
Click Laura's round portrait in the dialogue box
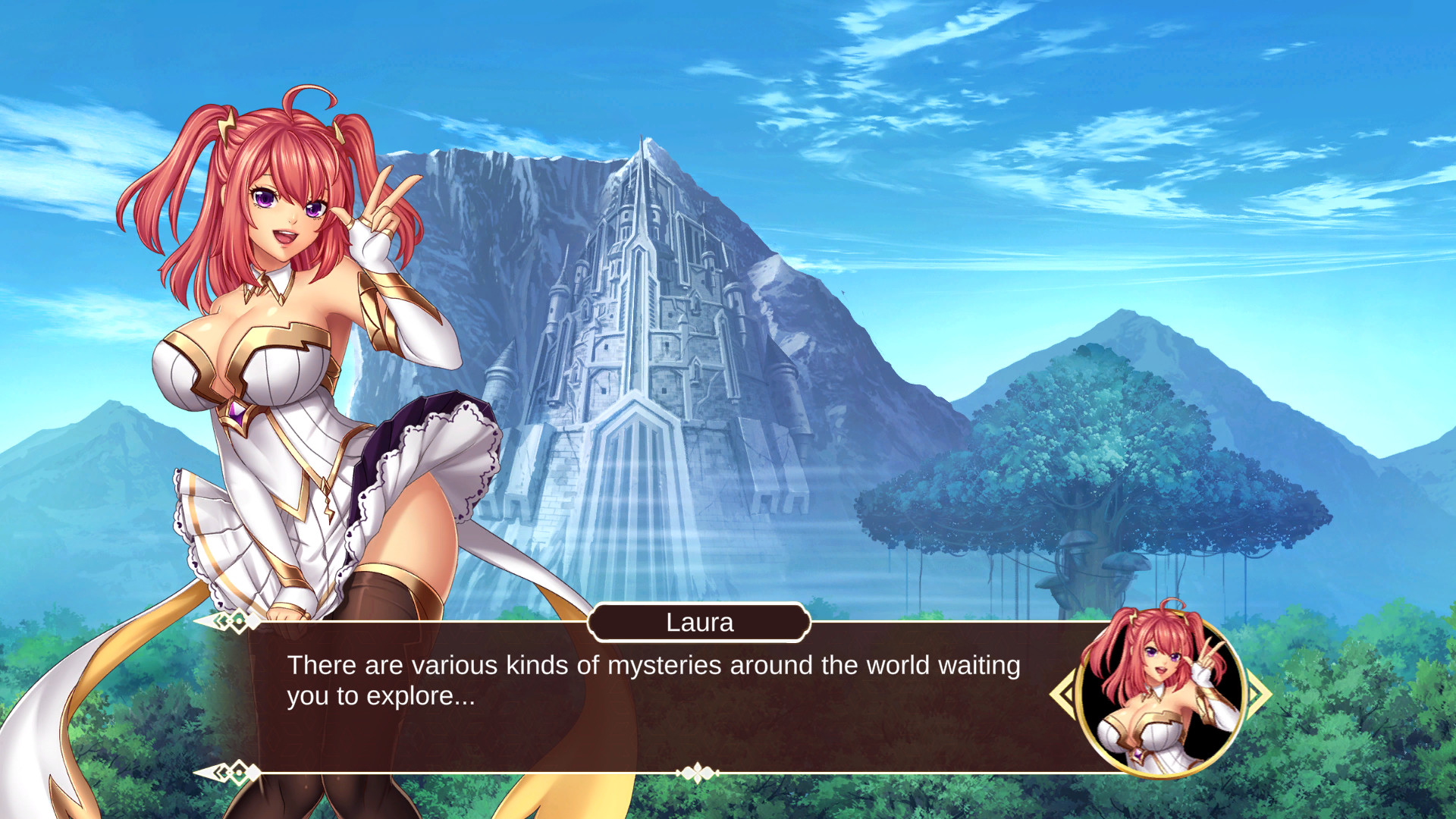pyautogui.click(x=1159, y=693)
